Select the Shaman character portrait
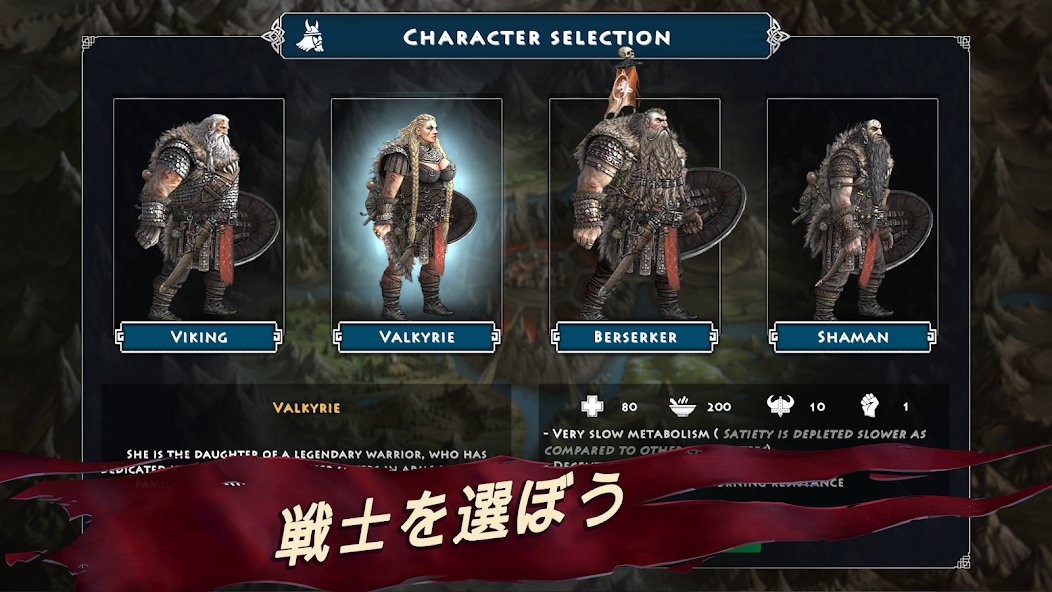 click(852, 208)
